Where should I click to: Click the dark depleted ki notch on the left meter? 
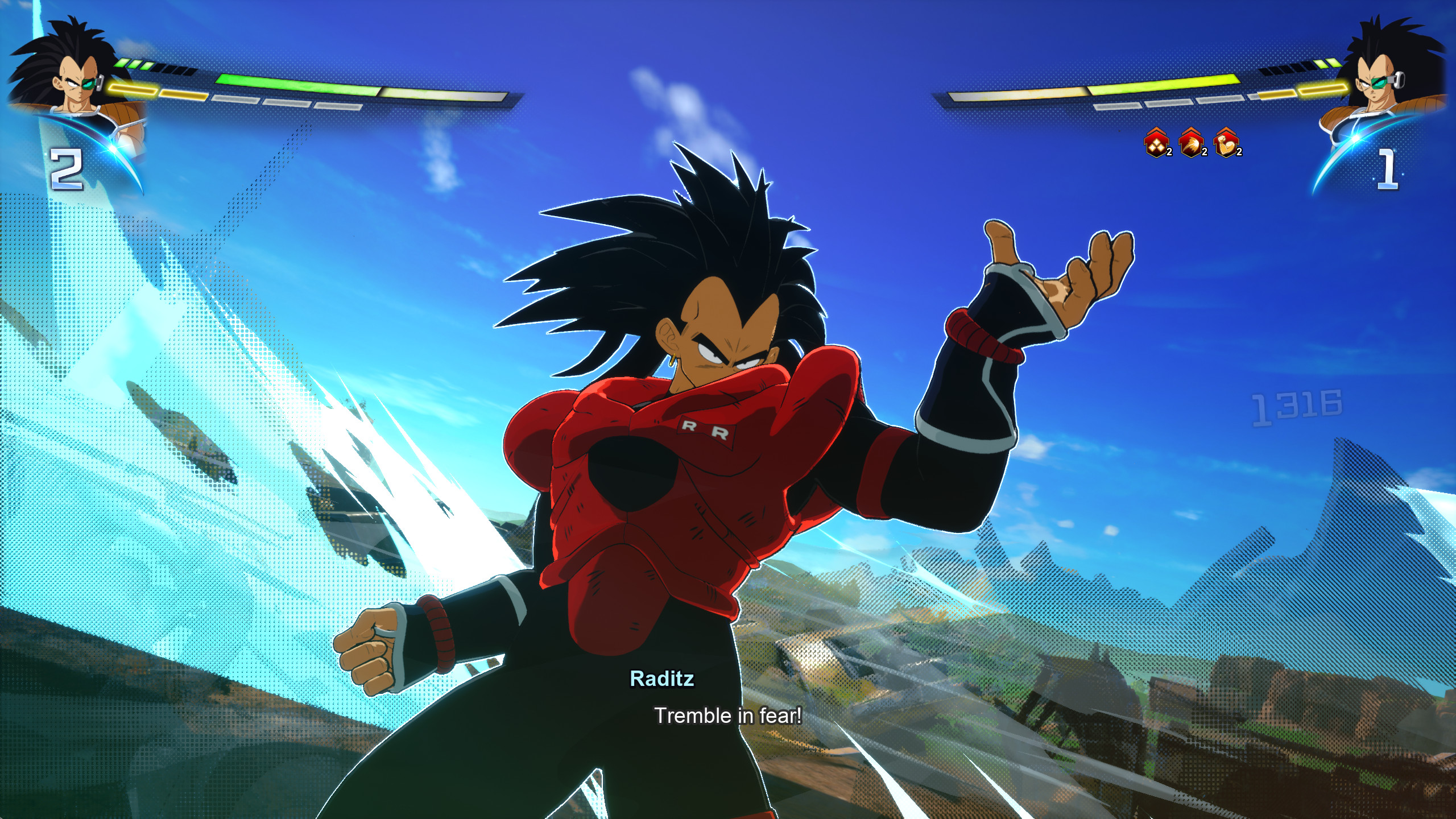171,69
